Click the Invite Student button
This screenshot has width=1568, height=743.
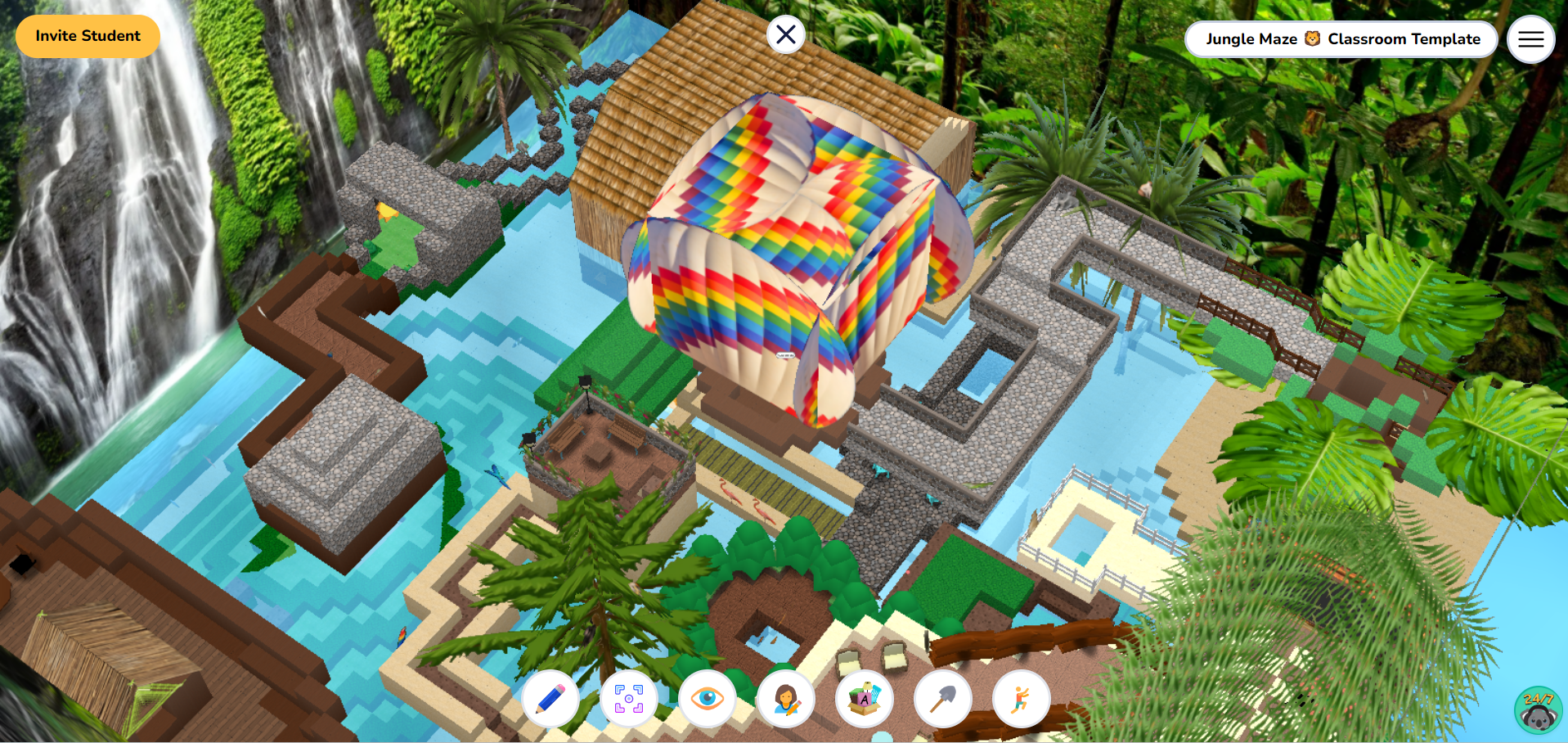[x=87, y=36]
